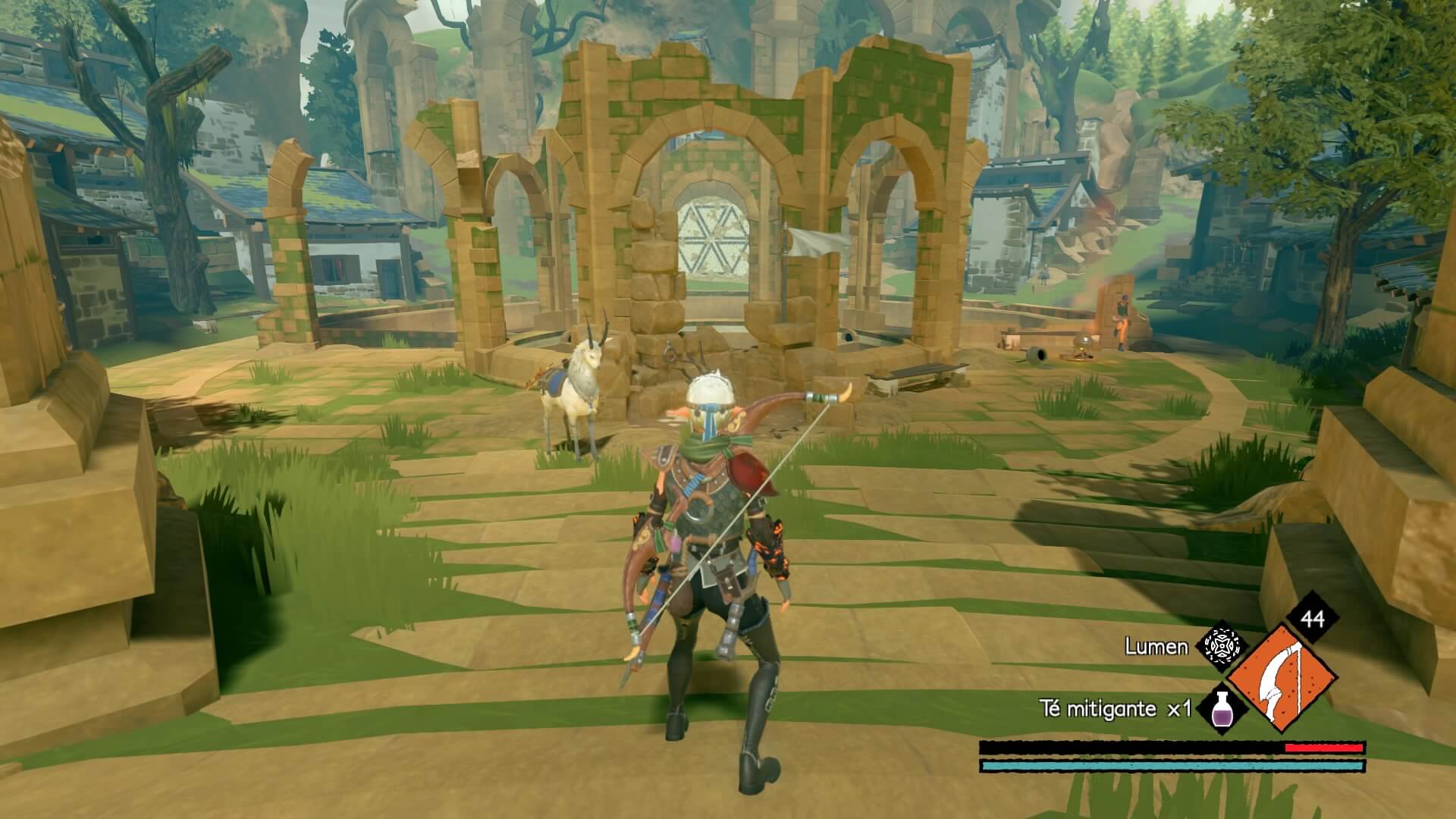This screenshot has height=819, width=1456.
Task: Activate the Lumen ability icon
Action: [1222, 648]
